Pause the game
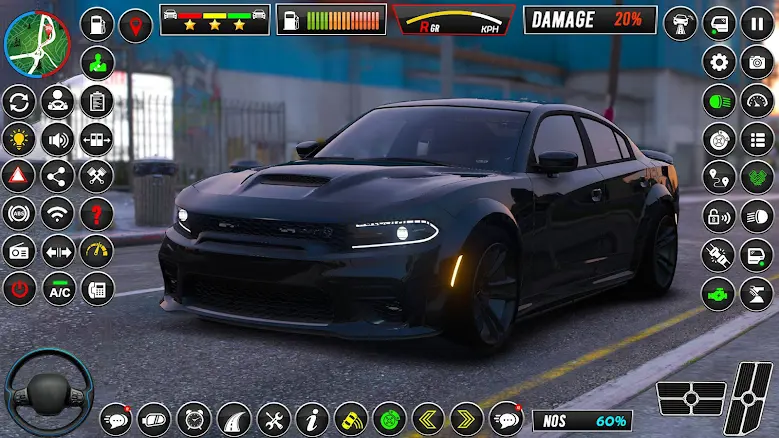 (x=757, y=24)
